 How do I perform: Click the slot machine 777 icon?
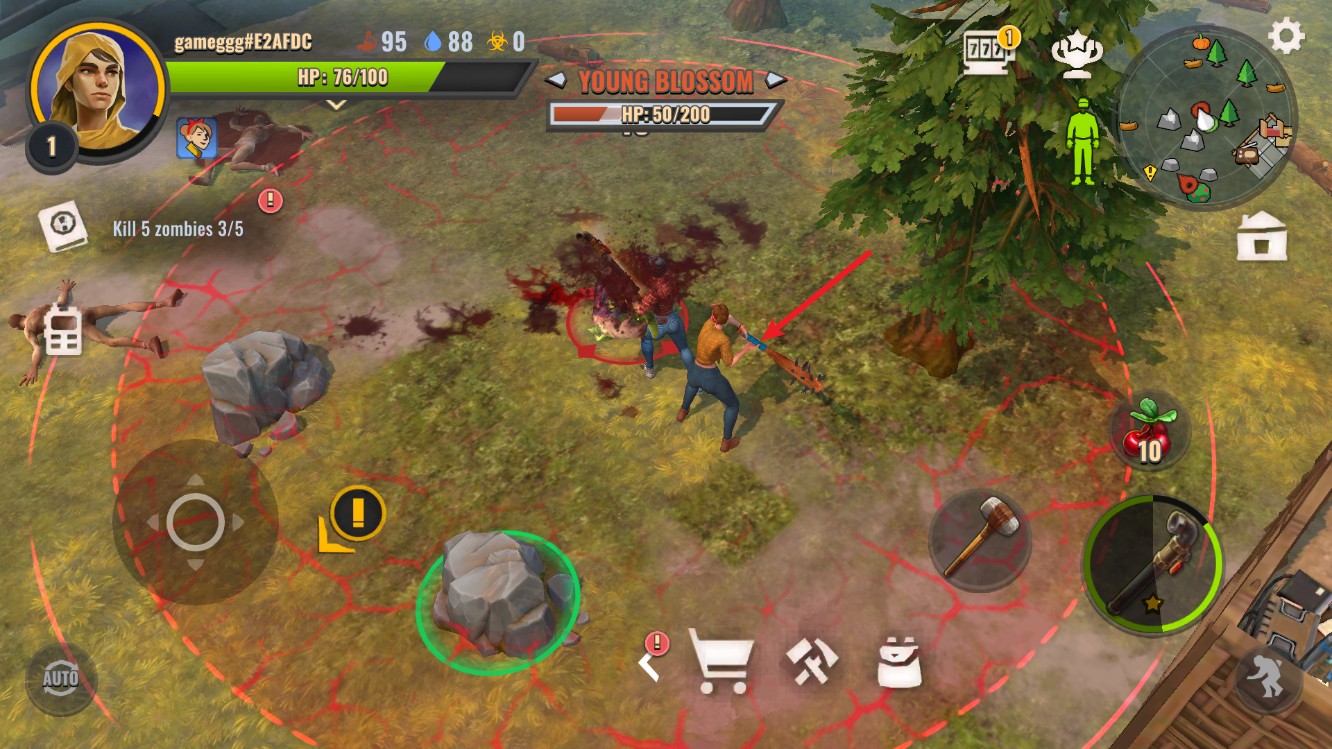tap(988, 52)
